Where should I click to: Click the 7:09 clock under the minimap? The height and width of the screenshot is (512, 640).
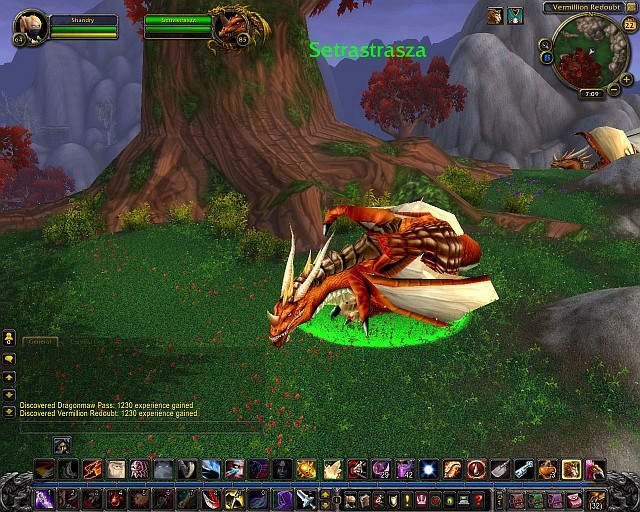pos(591,93)
